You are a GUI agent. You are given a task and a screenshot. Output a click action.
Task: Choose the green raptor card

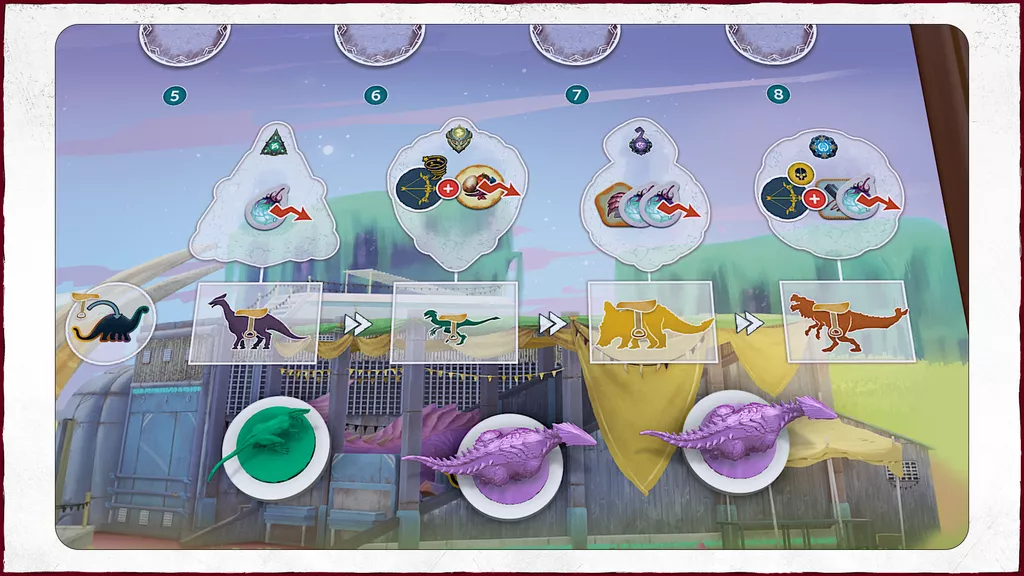pos(454,321)
